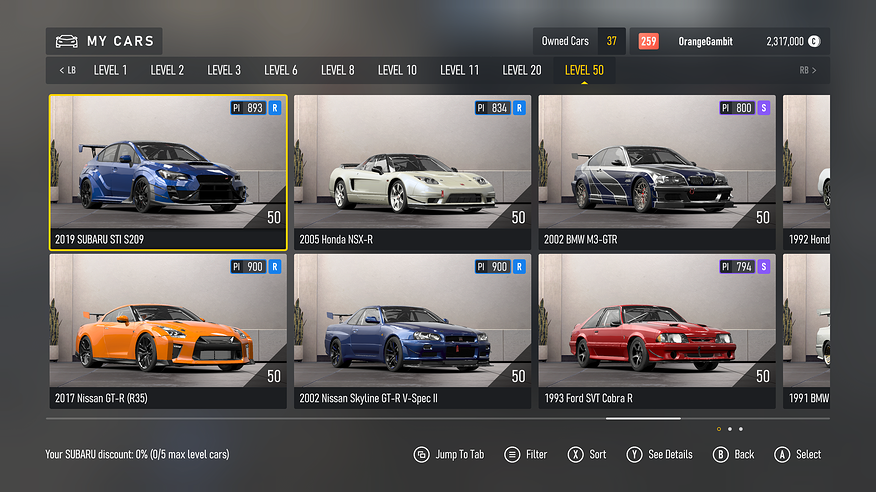The width and height of the screenshot is (876, 492).
Task: Open See Details for the car
Action: pyautogui.click(x=659, y=454)
